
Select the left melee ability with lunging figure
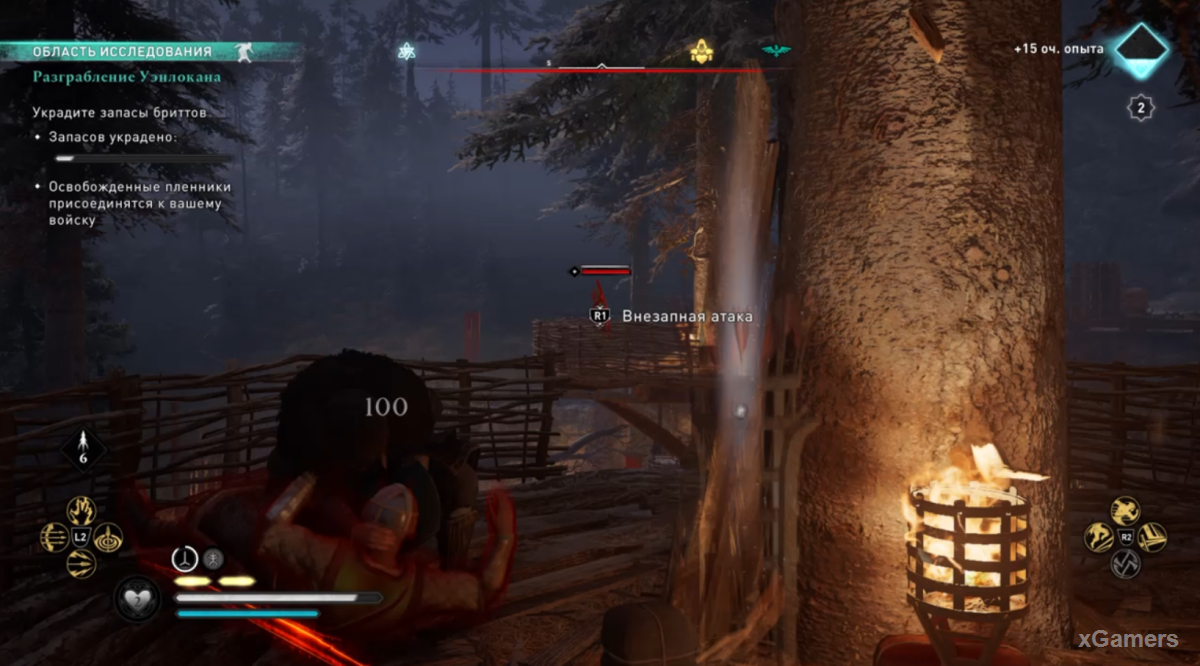click(x=1100, y=538)
